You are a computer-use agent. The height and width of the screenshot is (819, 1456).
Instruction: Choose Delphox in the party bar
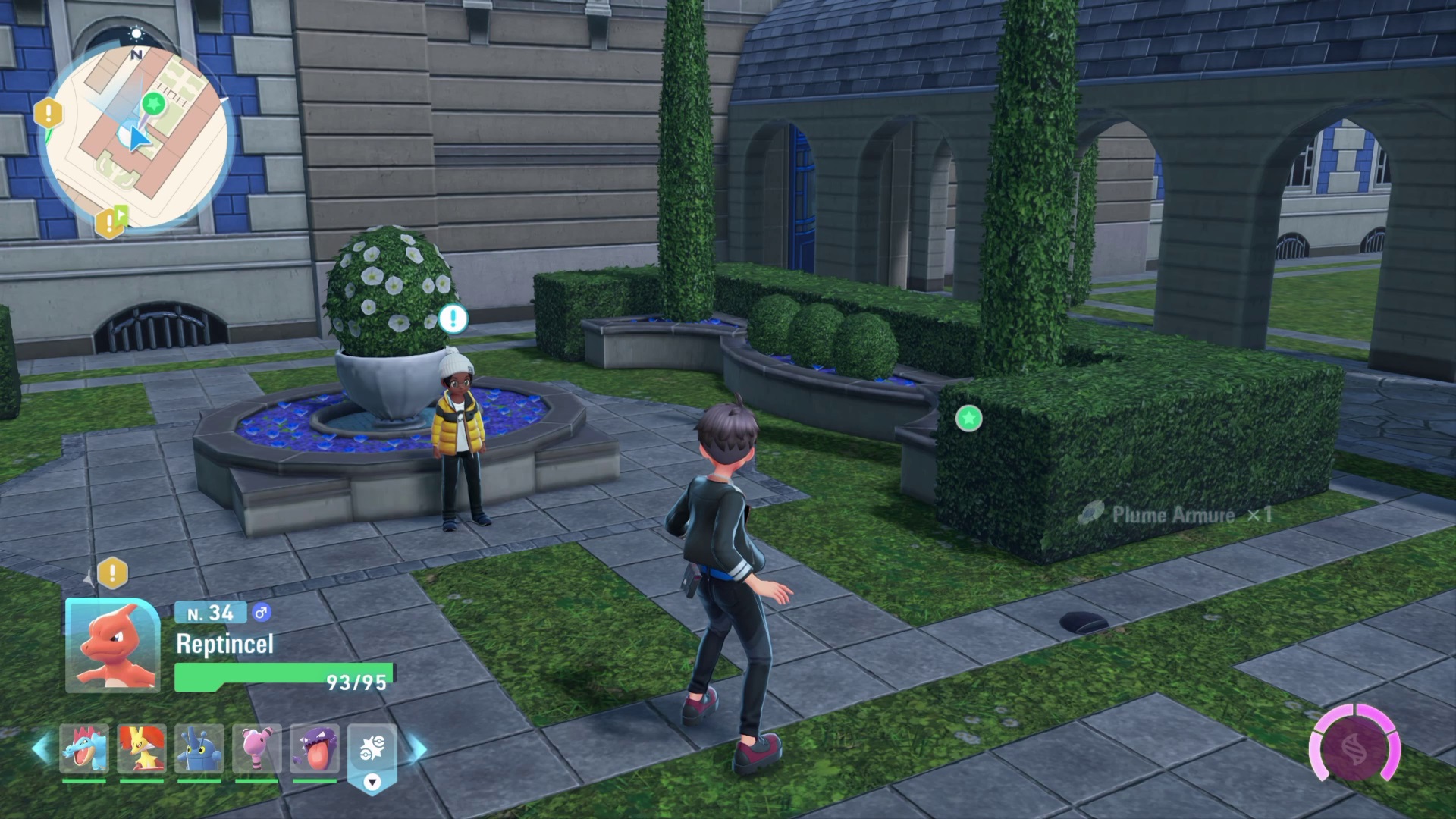tap(142, 748)
